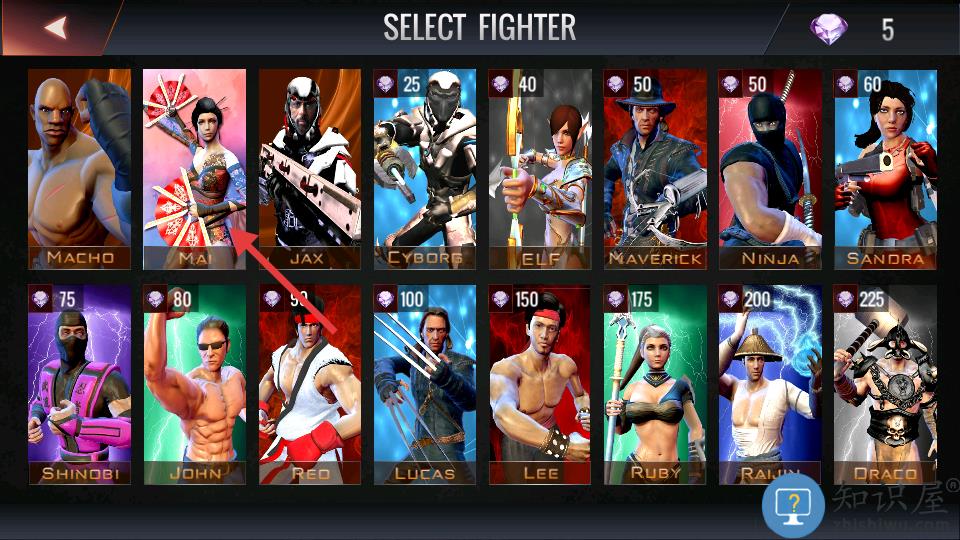
Task: Select the Ruby fighter card
Action: [x=655, y=385]
